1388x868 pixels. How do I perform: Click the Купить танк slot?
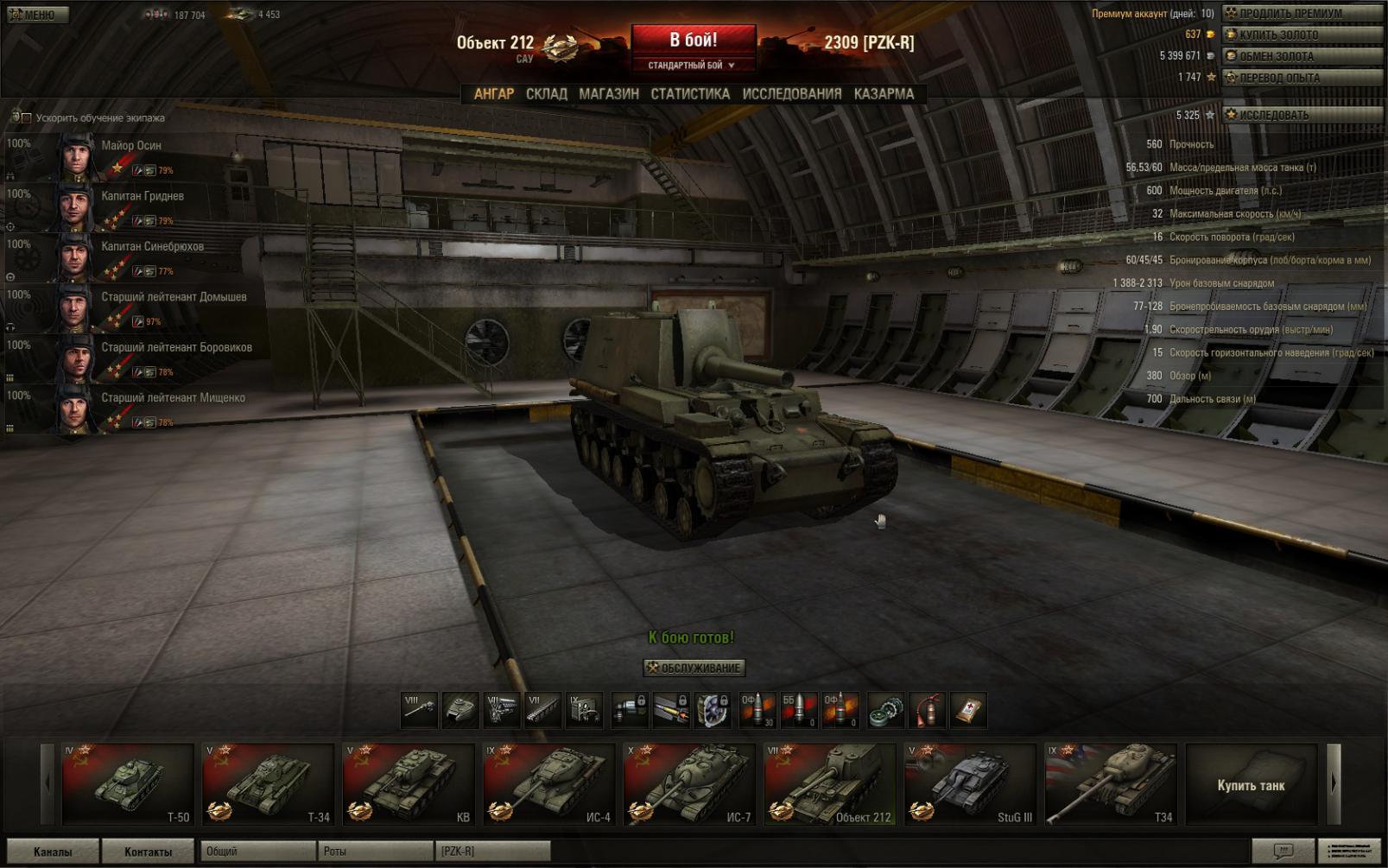(x=1251, y=784)
